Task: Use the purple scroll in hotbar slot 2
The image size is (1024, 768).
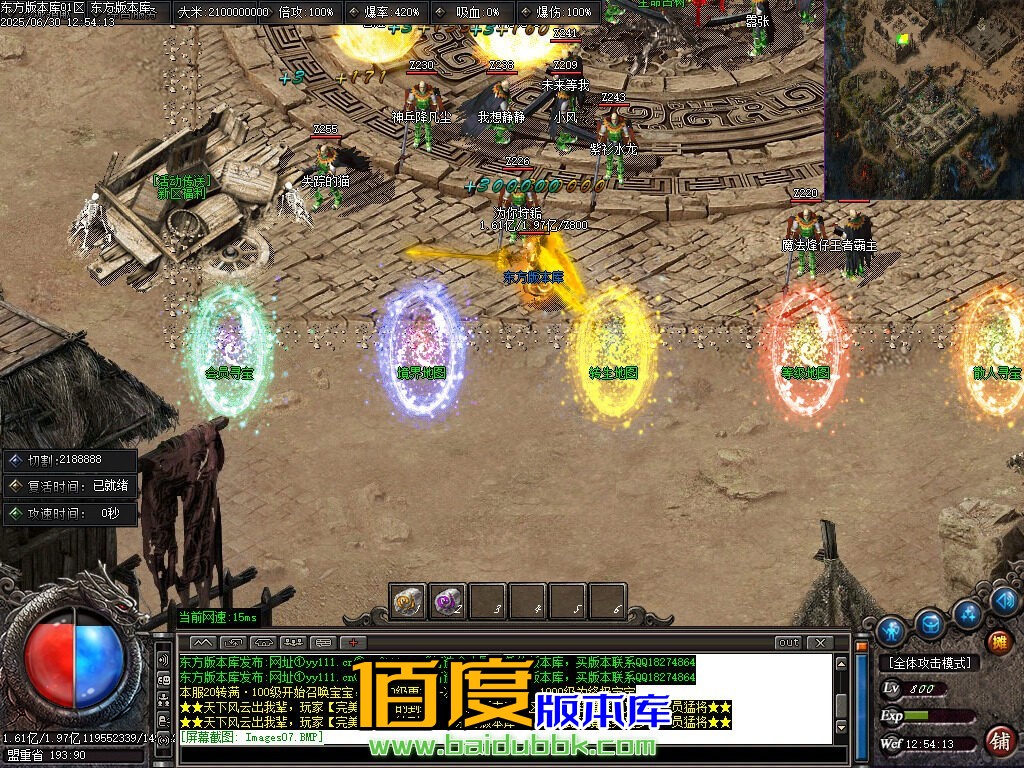Action: click(448, 601)
